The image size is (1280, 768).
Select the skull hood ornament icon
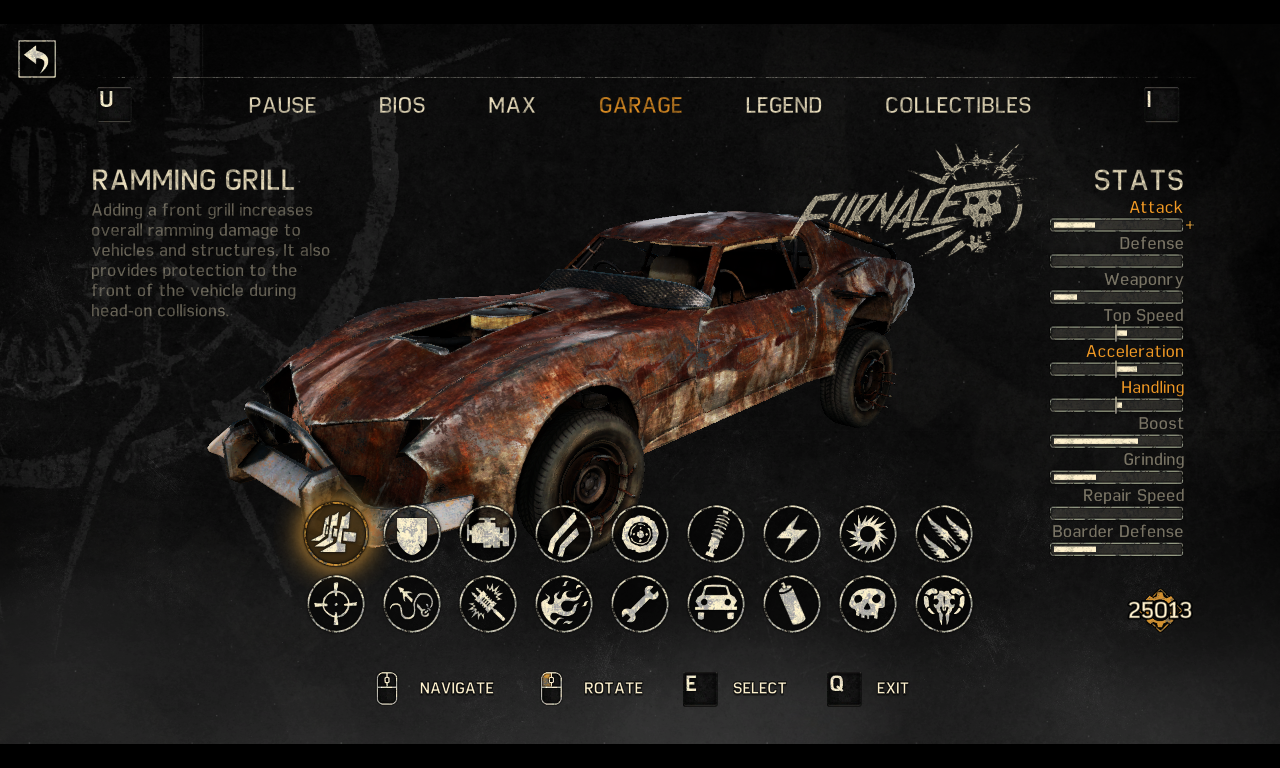point(868,604)
